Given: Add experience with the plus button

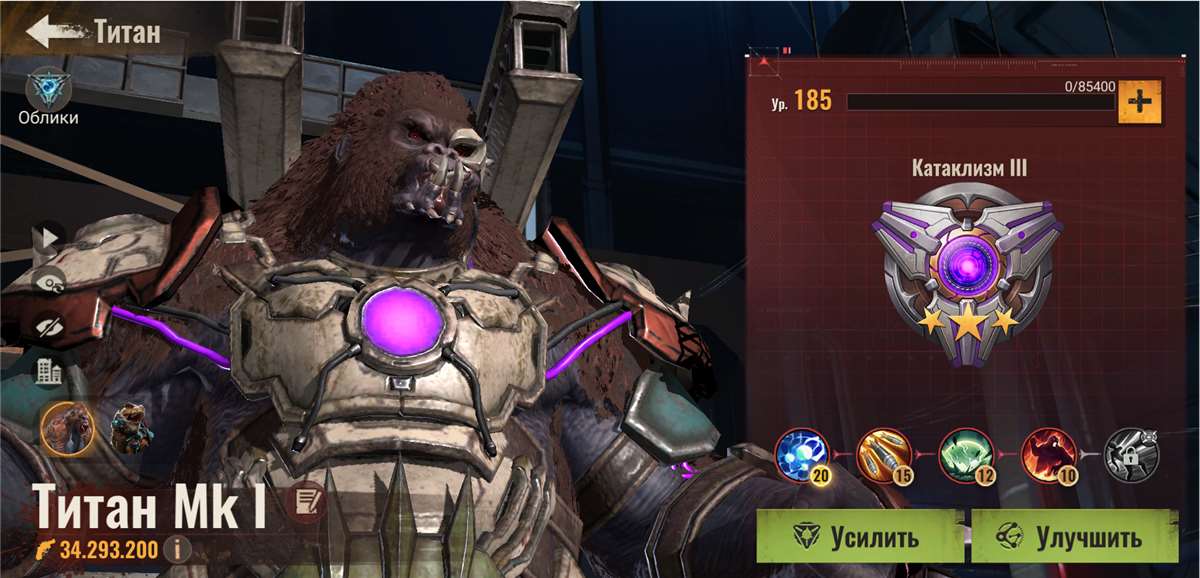Looking at the screenshot, I should pos(1139,101).
